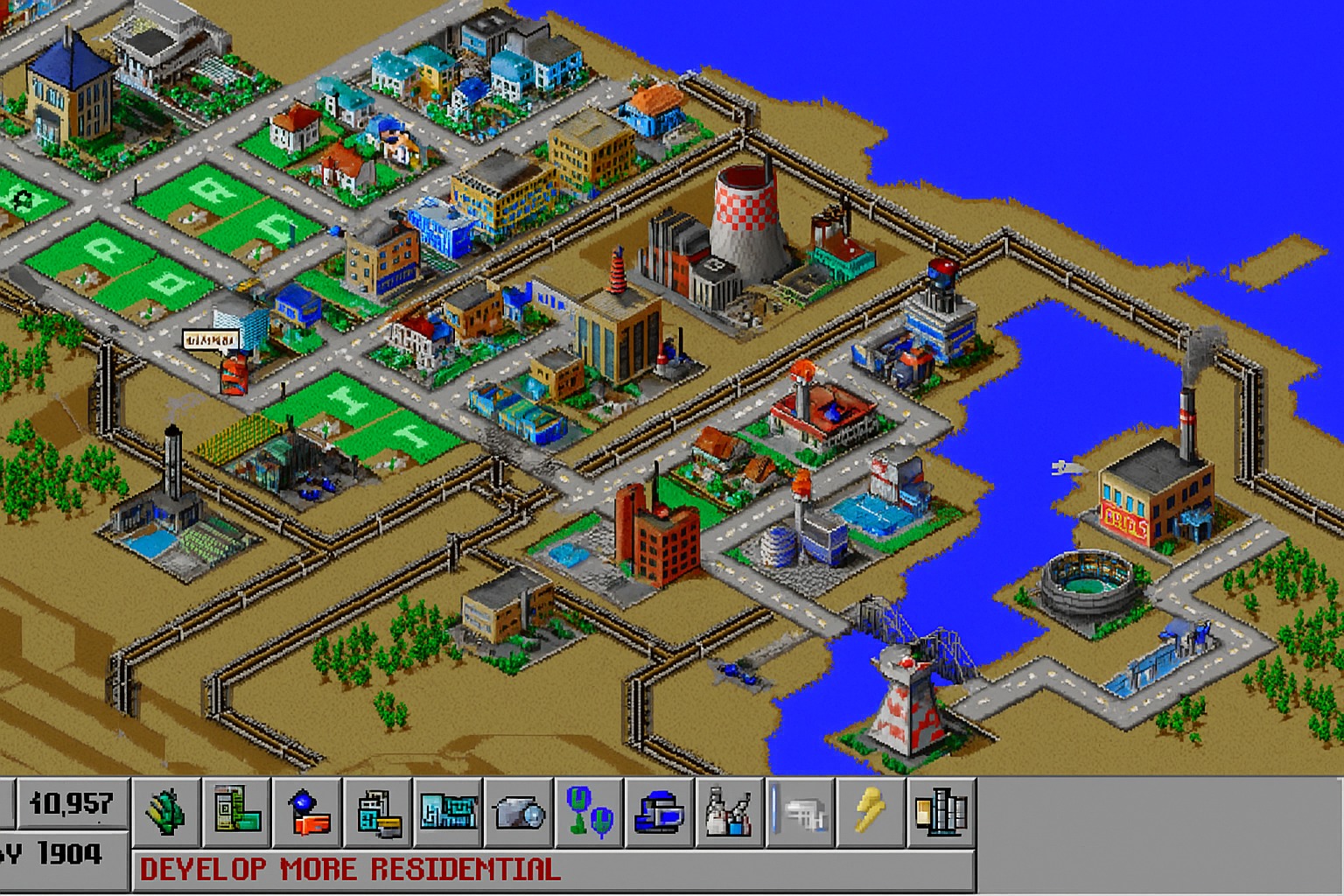Viewport: 1344px width, 896px height.
Task: Choose the buildings with yellow card icon
Action: click(379, 812)
